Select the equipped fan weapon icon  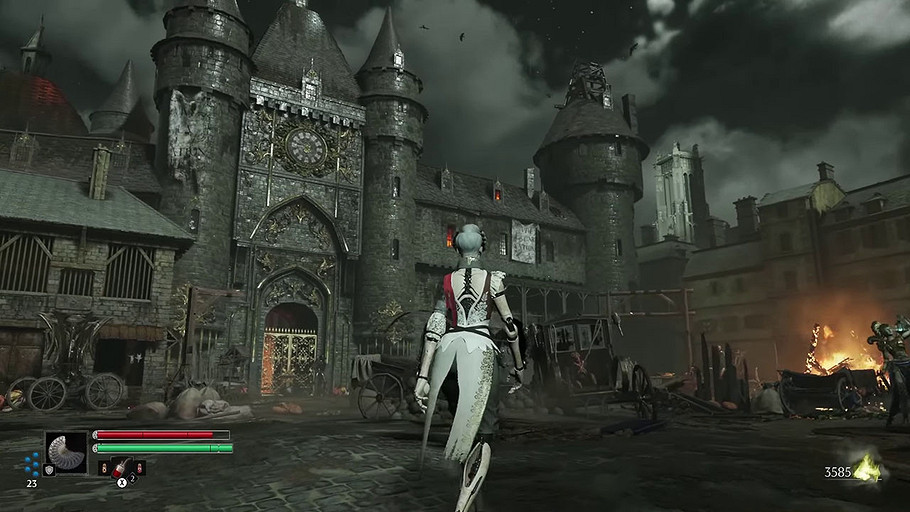point(67,451)
